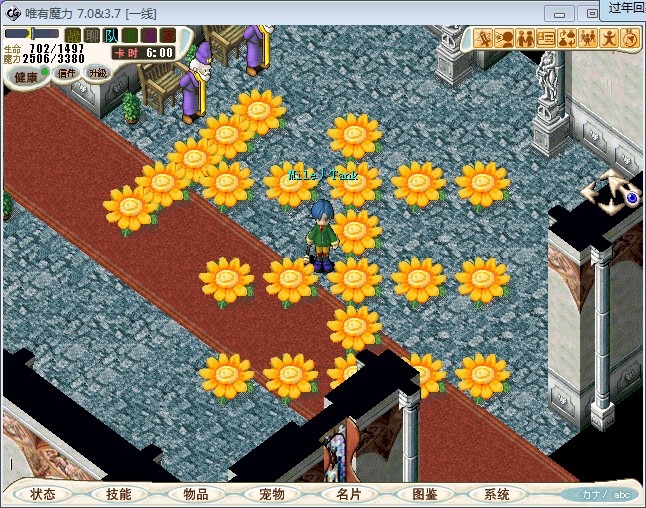Open the 信件 mail button
Screen dimensions: 646x508
tap(67, 73)
